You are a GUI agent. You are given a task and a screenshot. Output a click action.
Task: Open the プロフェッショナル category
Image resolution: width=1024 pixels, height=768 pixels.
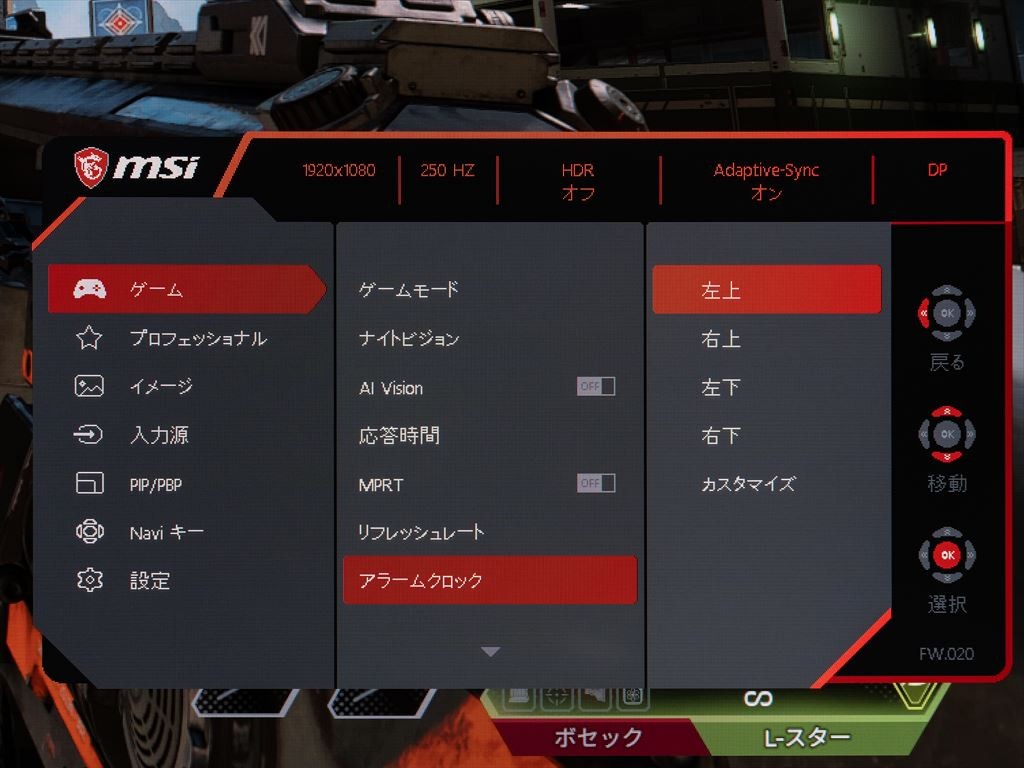coord(197,339)
